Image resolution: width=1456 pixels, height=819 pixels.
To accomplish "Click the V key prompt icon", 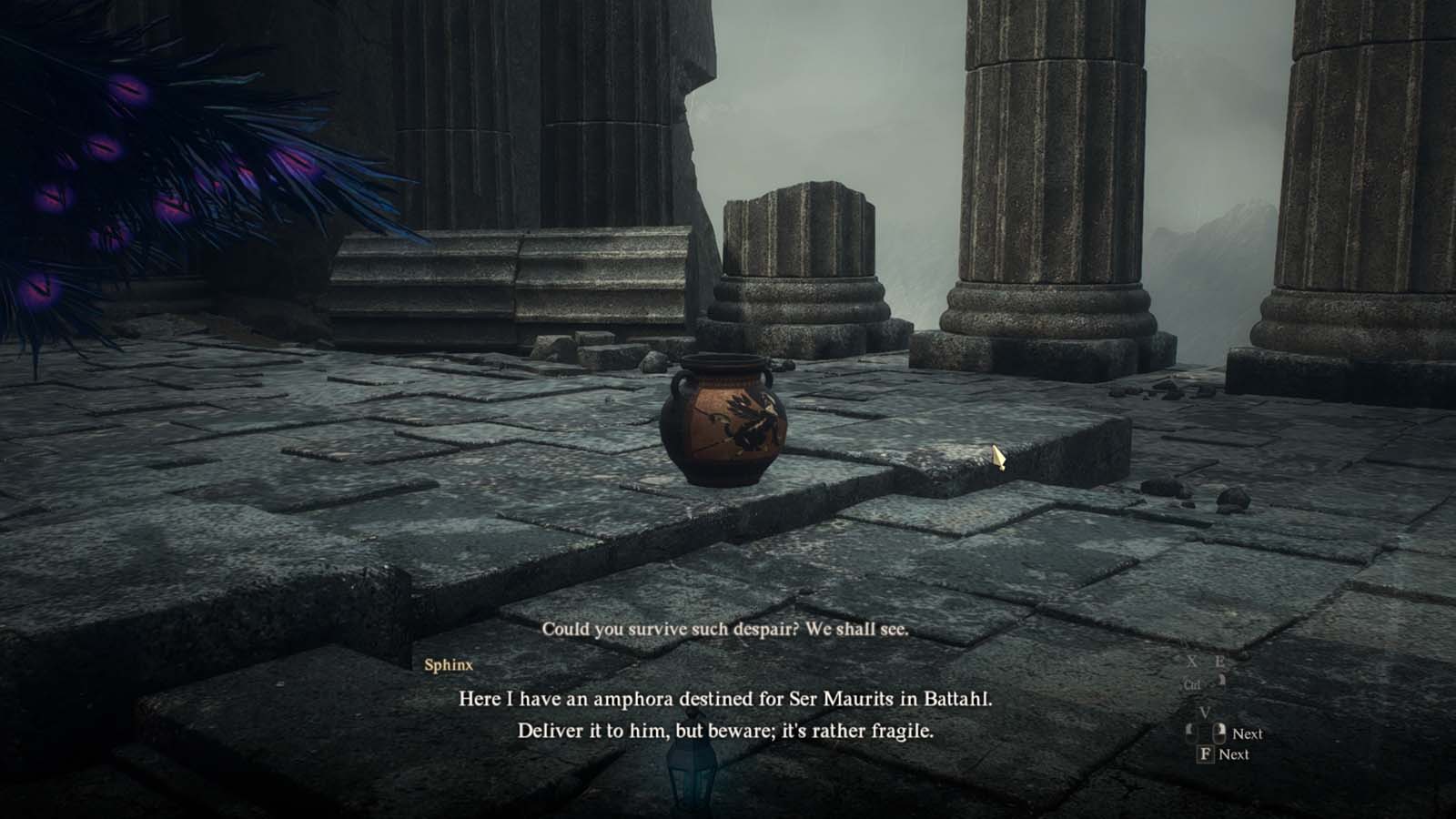I will [1205, 712].
